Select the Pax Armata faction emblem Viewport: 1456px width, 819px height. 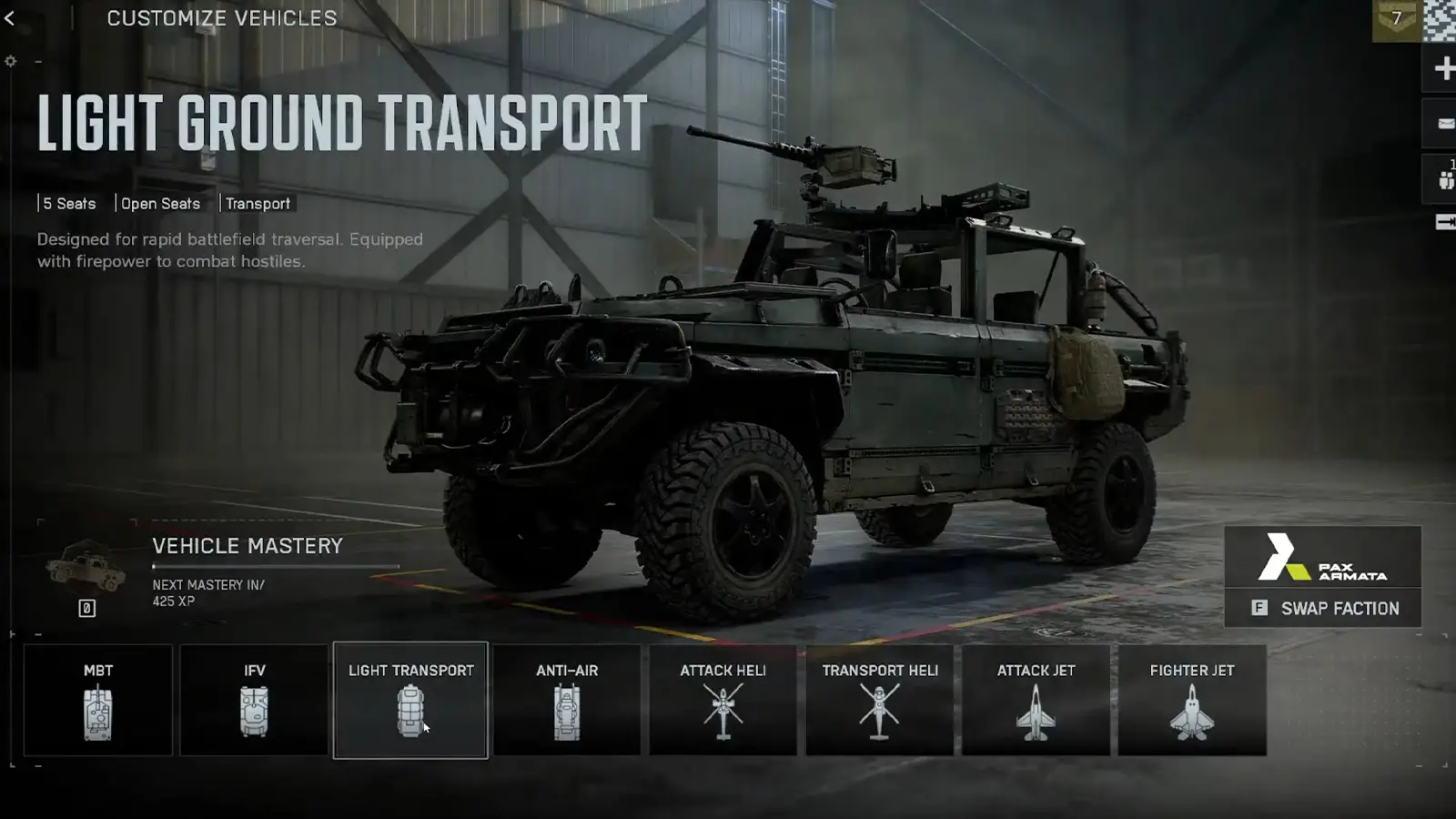coord(1322,557)
